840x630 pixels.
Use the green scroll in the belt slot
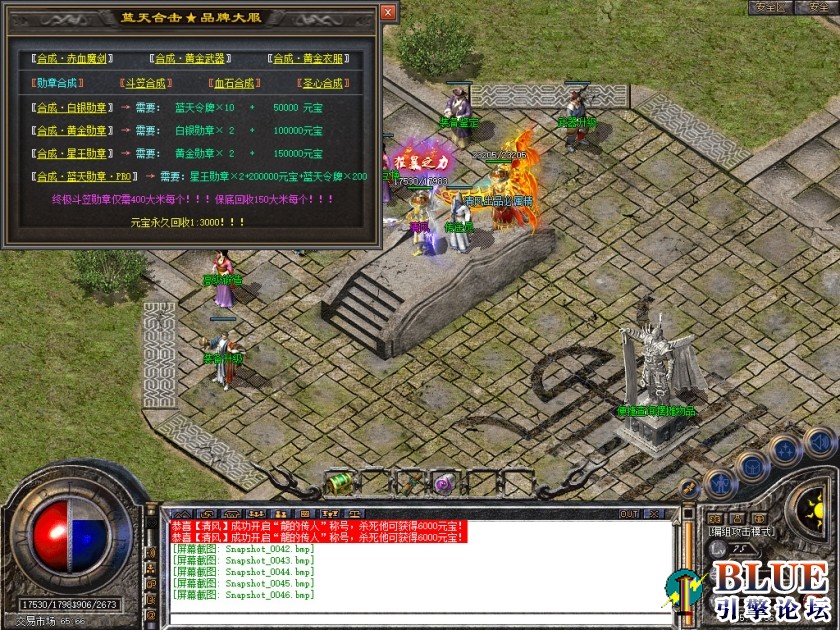pos(340,483)
